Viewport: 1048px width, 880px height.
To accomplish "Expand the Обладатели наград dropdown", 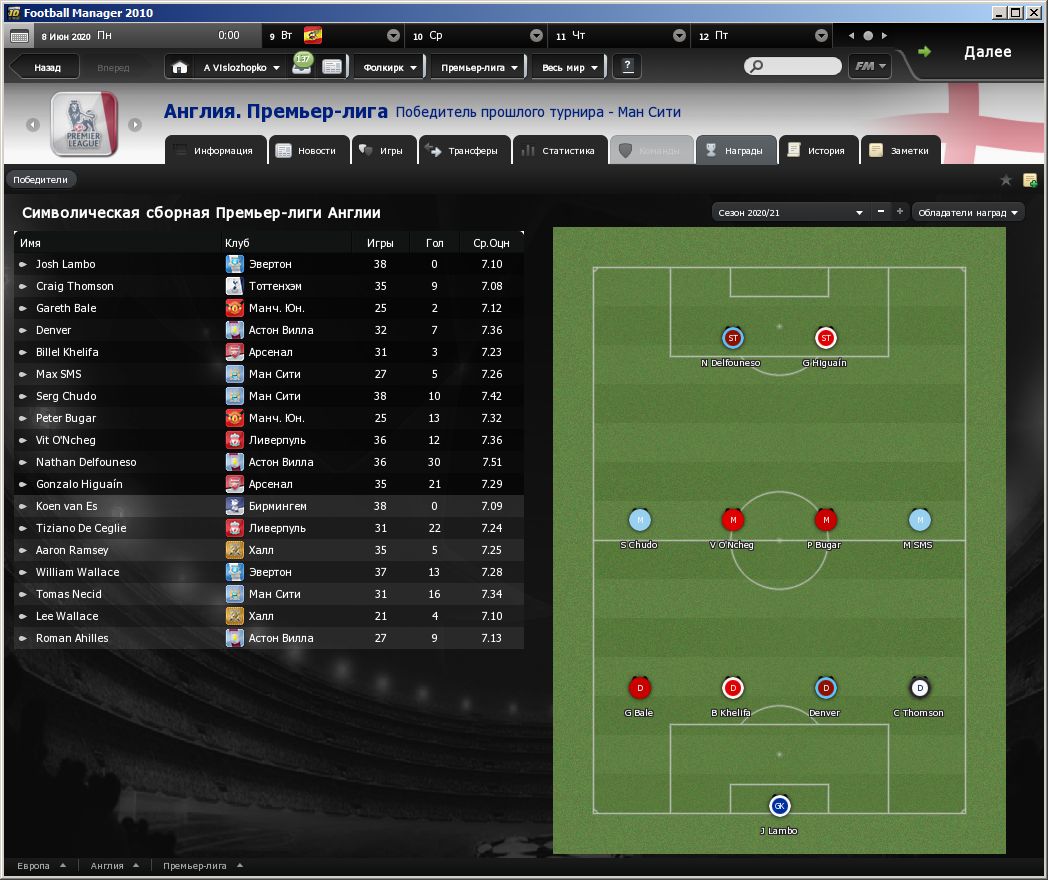I will pyautogui.click(x=968, y=212).
